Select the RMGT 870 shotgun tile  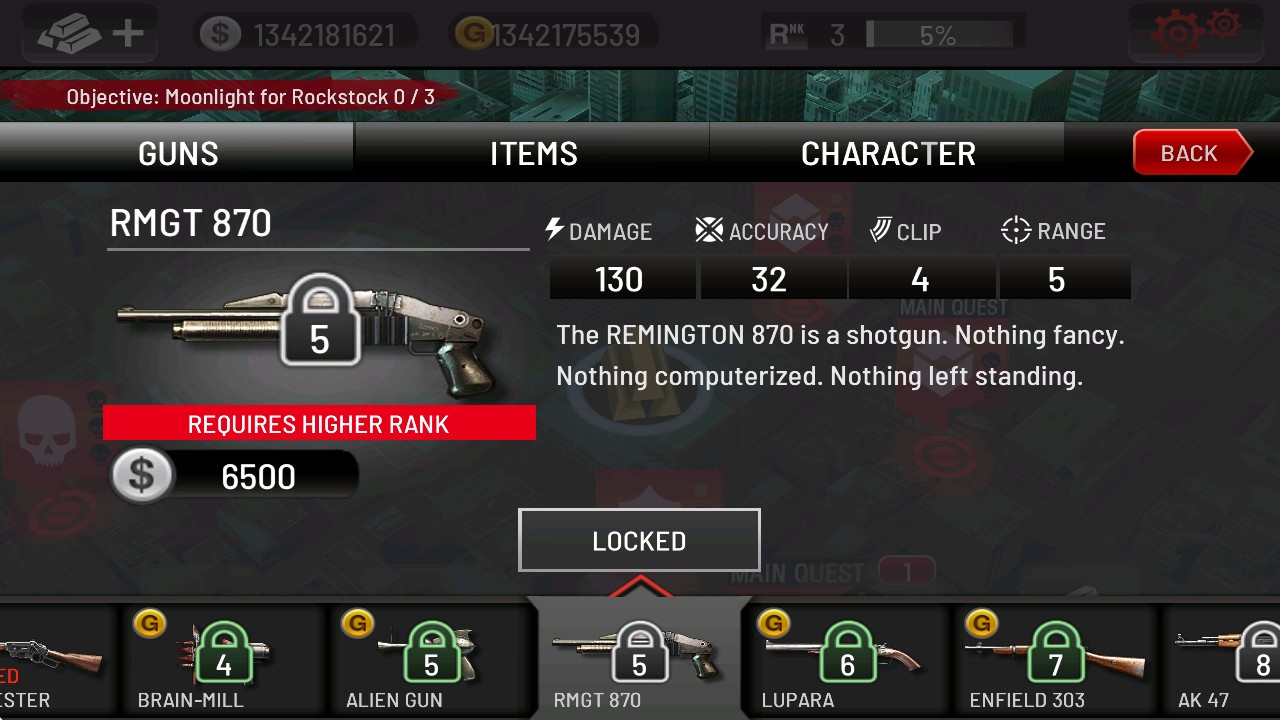click(638, 660)
